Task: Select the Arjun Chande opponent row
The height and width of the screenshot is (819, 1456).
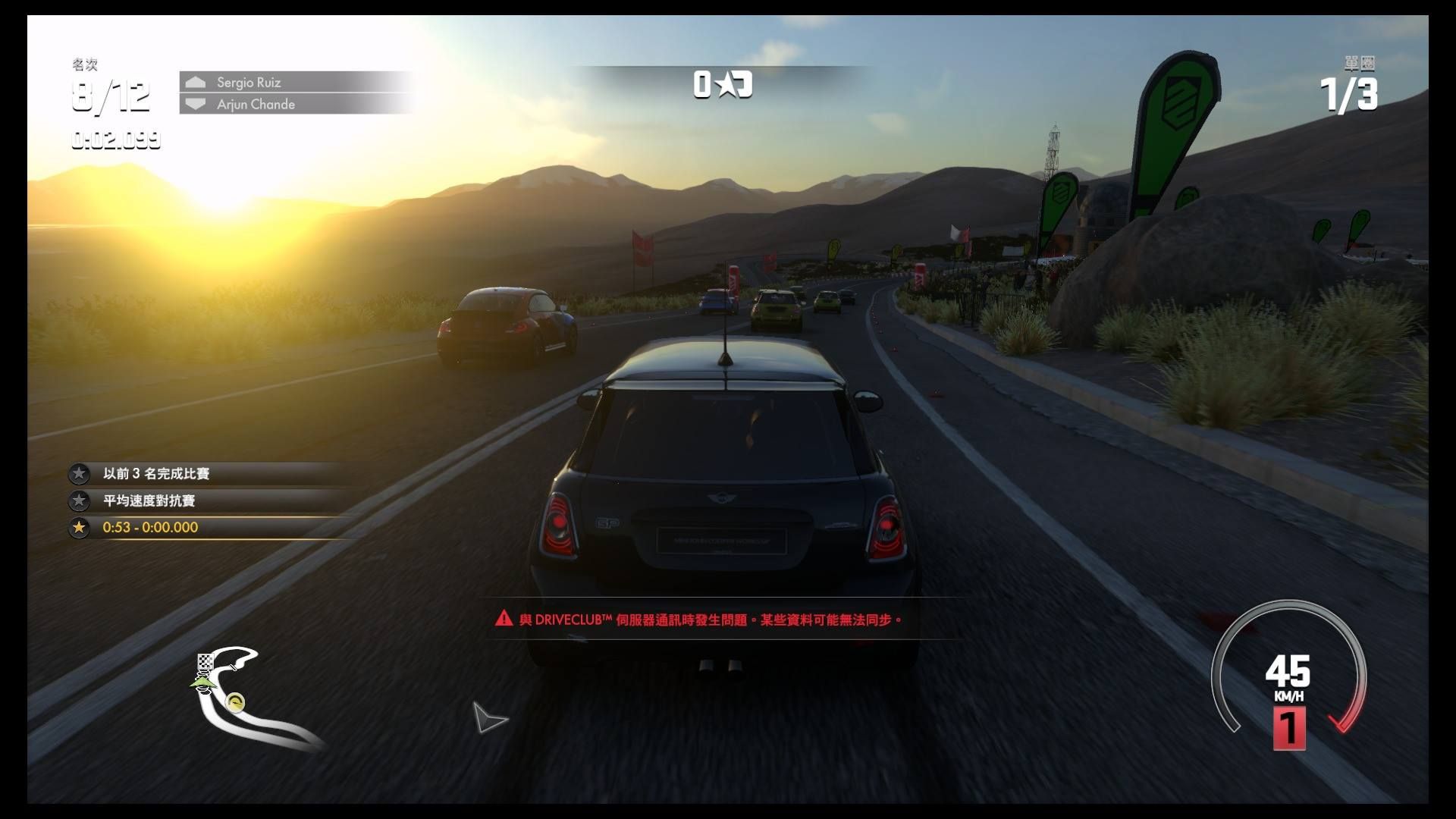Action: tap(296, 104)
